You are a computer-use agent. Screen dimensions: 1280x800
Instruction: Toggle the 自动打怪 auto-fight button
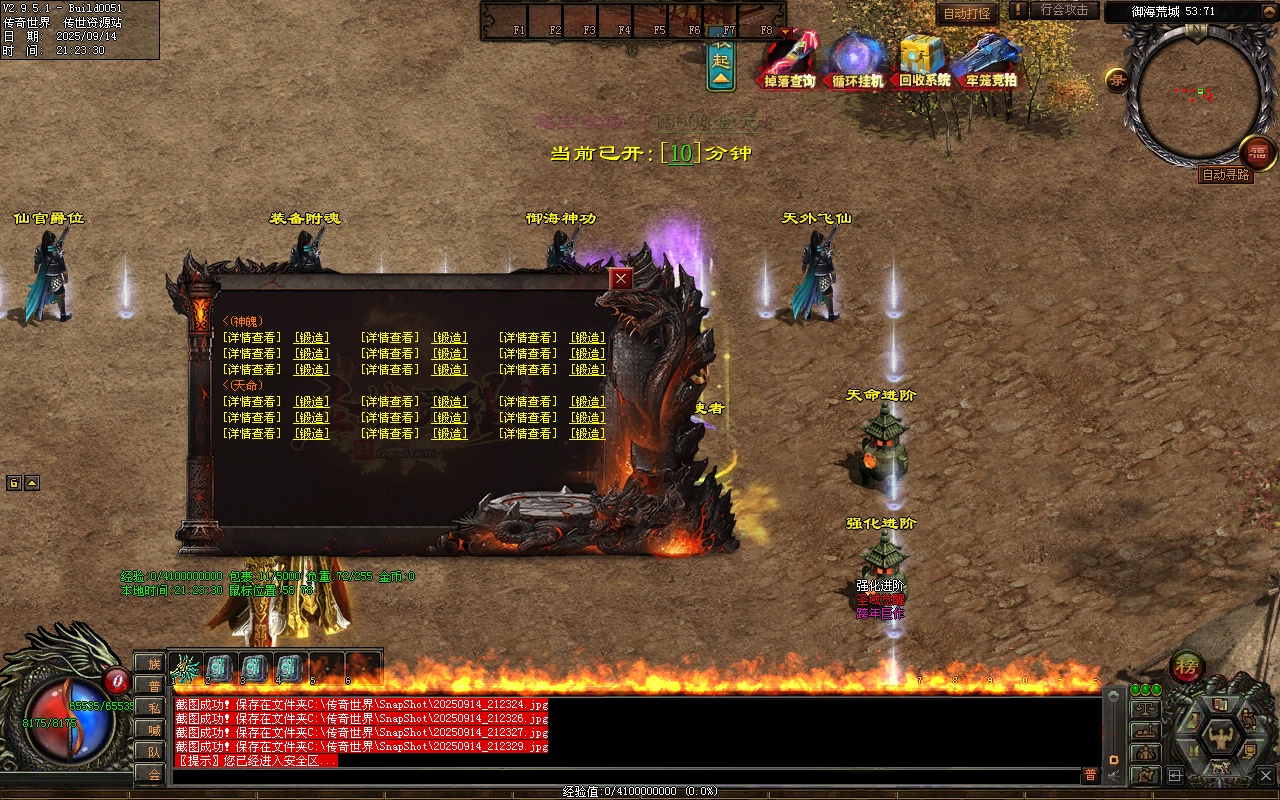[967, 13]
